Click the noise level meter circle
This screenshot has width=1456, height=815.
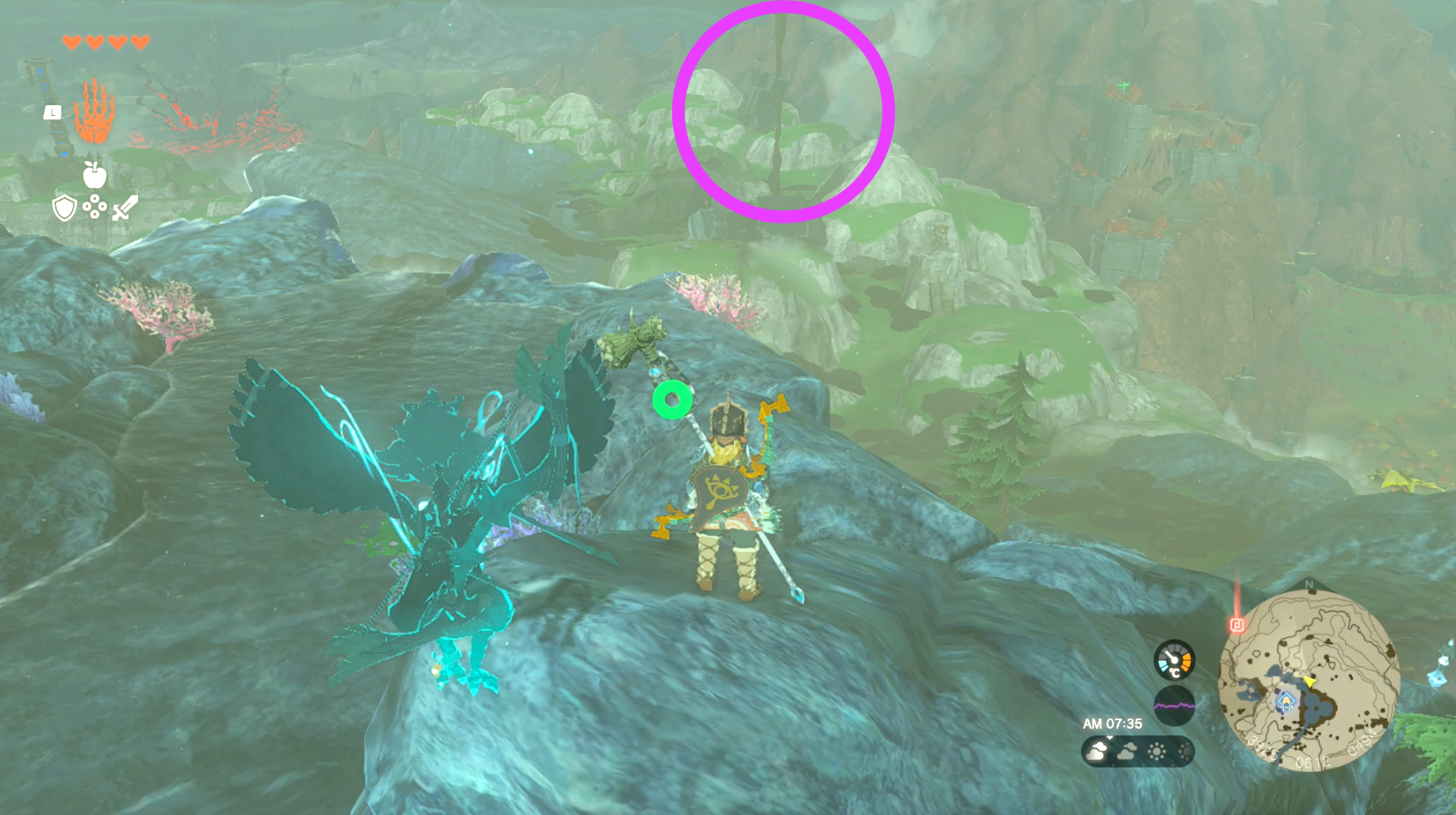click(1175, 705)
